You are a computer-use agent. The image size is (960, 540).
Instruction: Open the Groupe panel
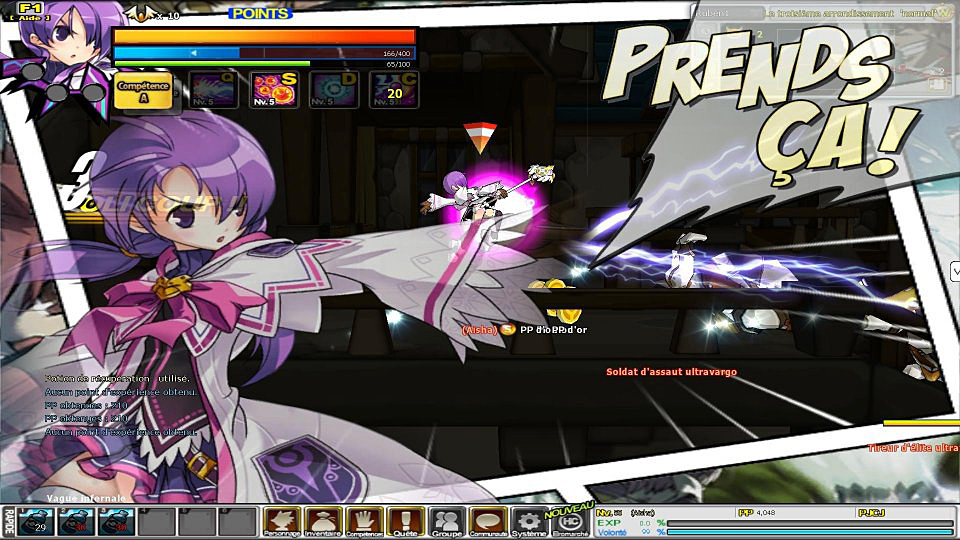click(446, 521)
